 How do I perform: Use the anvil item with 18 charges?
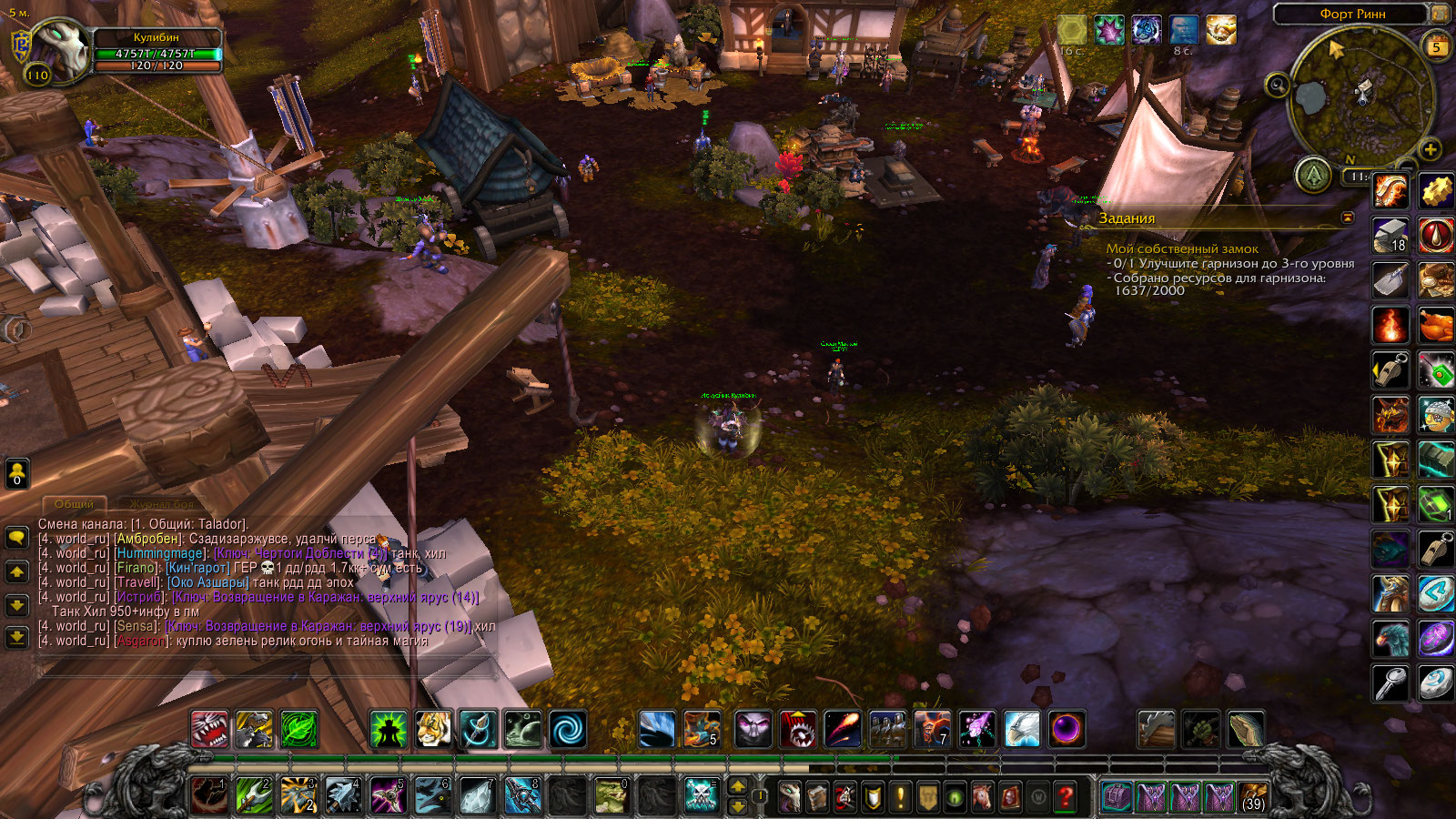point(1390,236)
